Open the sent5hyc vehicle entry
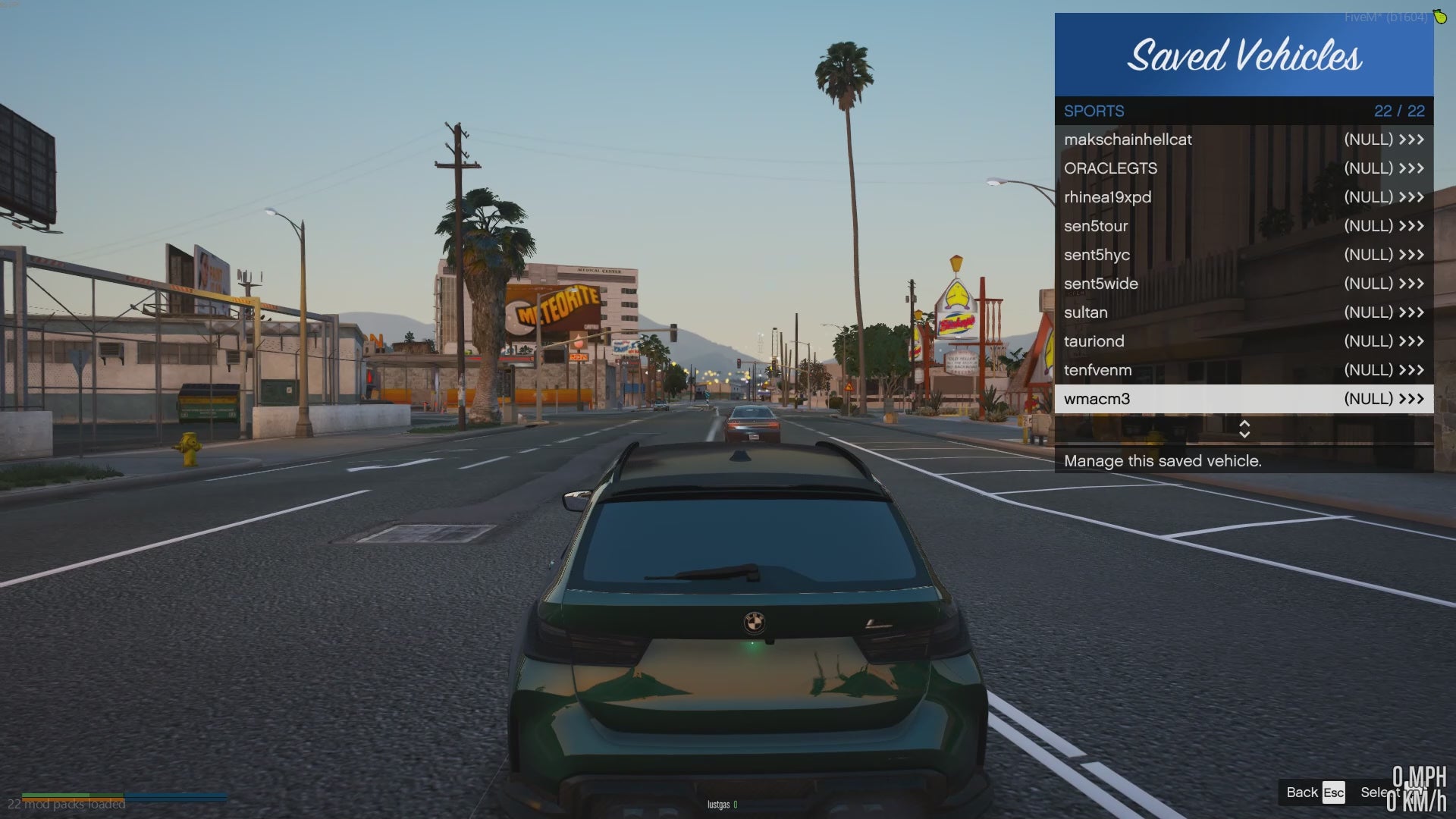The width and height of the screenshot is (1456, 819). click(x=1244, y=255)
